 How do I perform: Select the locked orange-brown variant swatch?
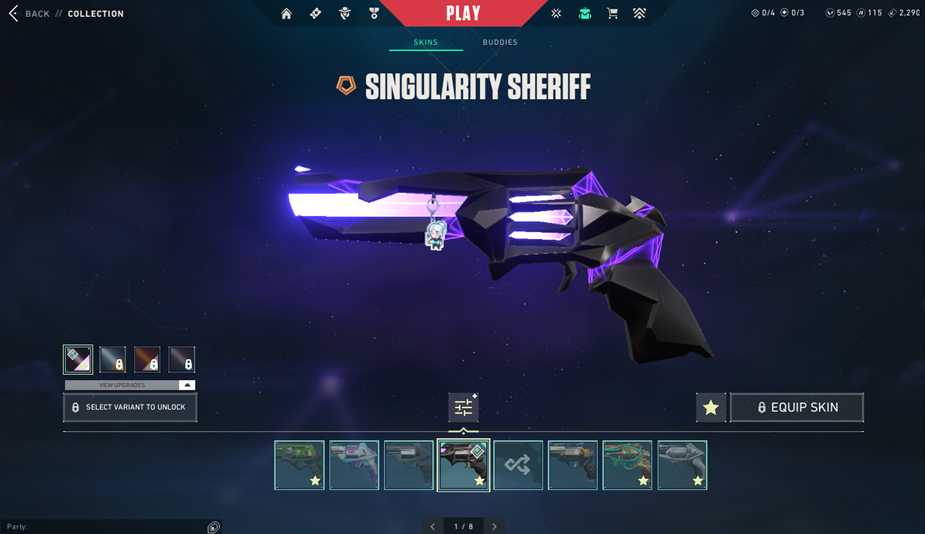147,359
